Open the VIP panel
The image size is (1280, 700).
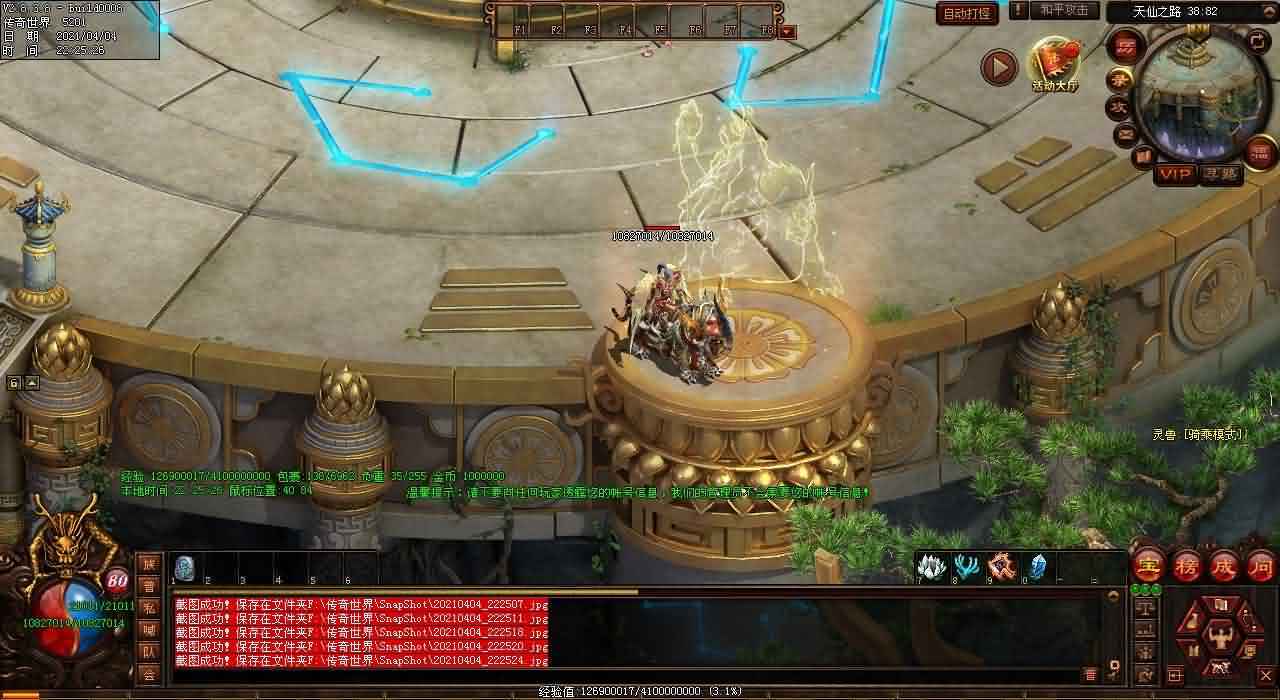click(x=1175, y=174)
